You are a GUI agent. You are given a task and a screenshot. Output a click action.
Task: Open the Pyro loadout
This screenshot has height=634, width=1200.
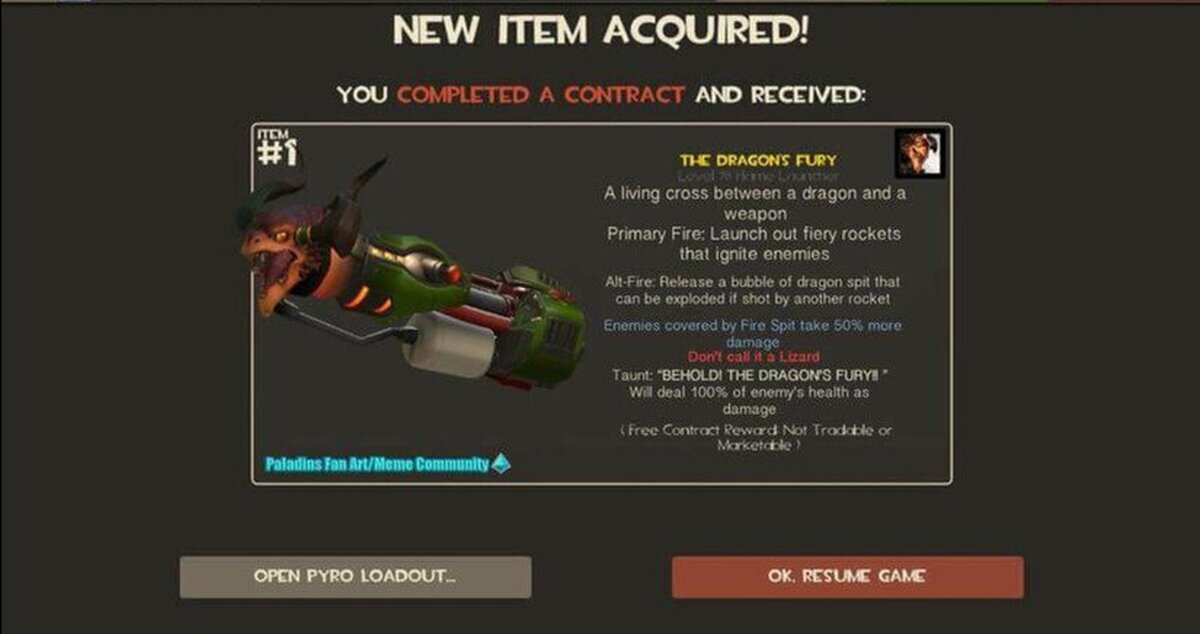(355, 577)
